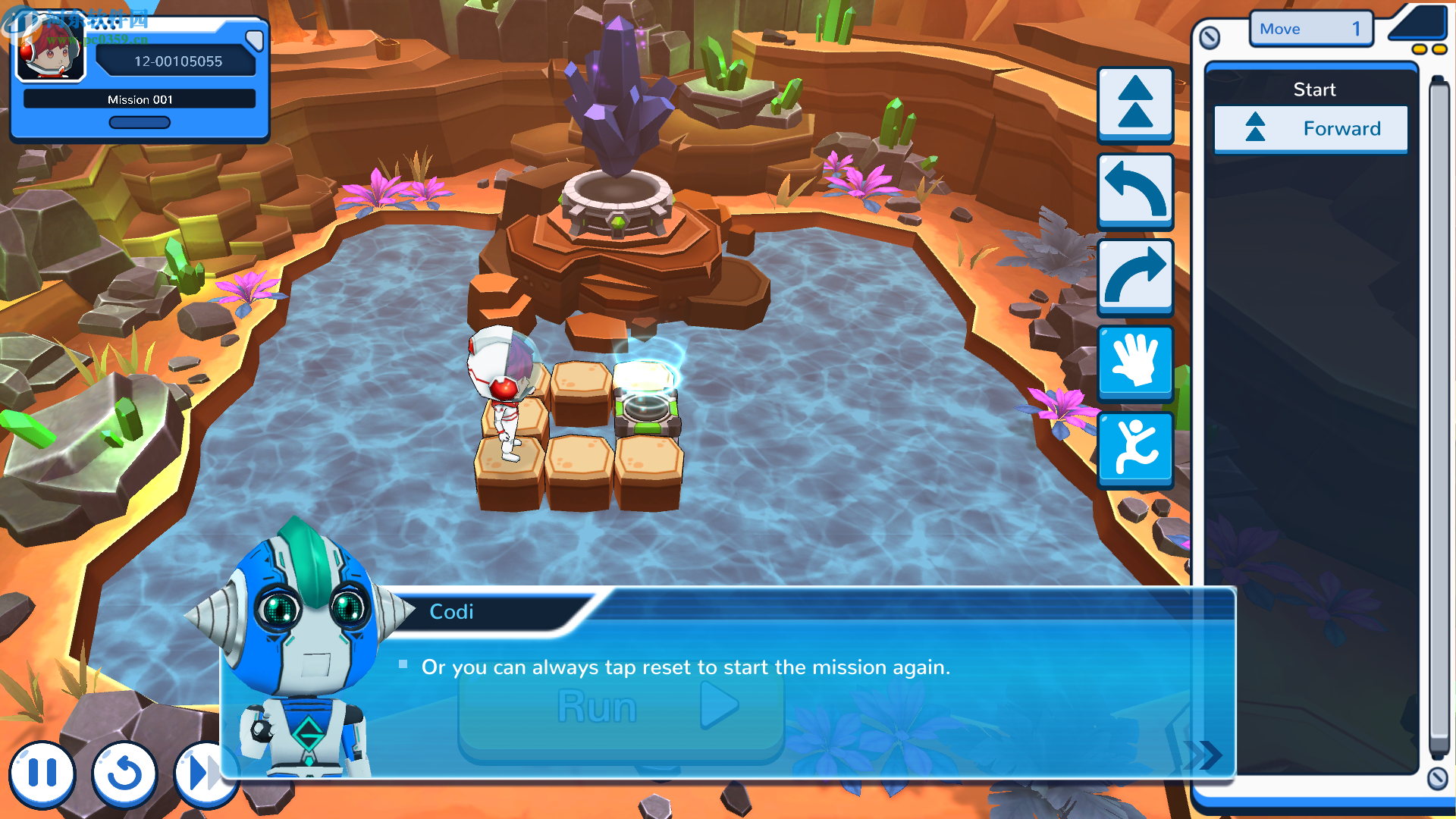Image resolution: width=1456 pixels, height=819 pixels.
Task: Click the program panel vertical scrollbar
Action: (x=1438, y=417)
